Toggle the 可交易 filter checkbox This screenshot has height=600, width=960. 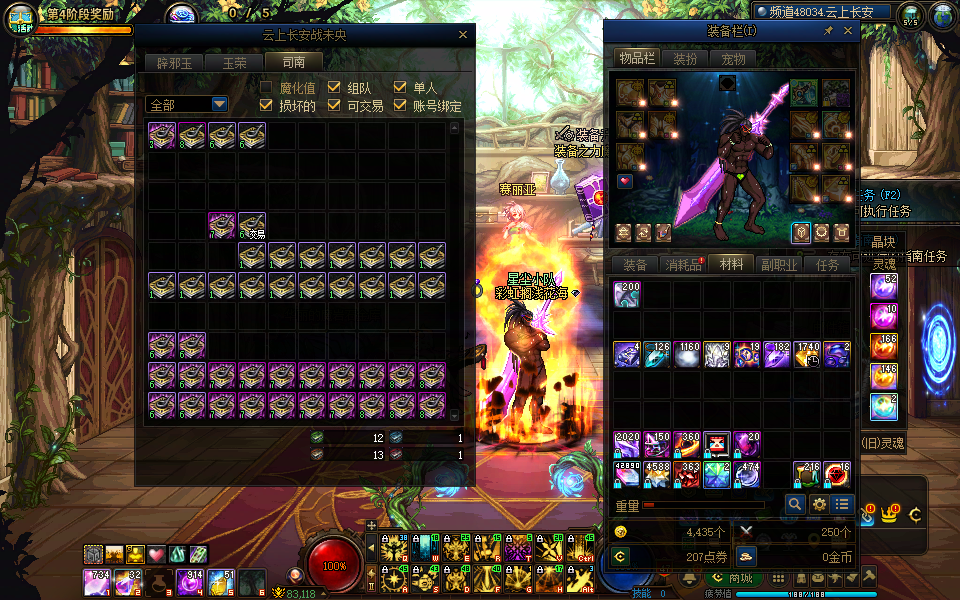334,105
